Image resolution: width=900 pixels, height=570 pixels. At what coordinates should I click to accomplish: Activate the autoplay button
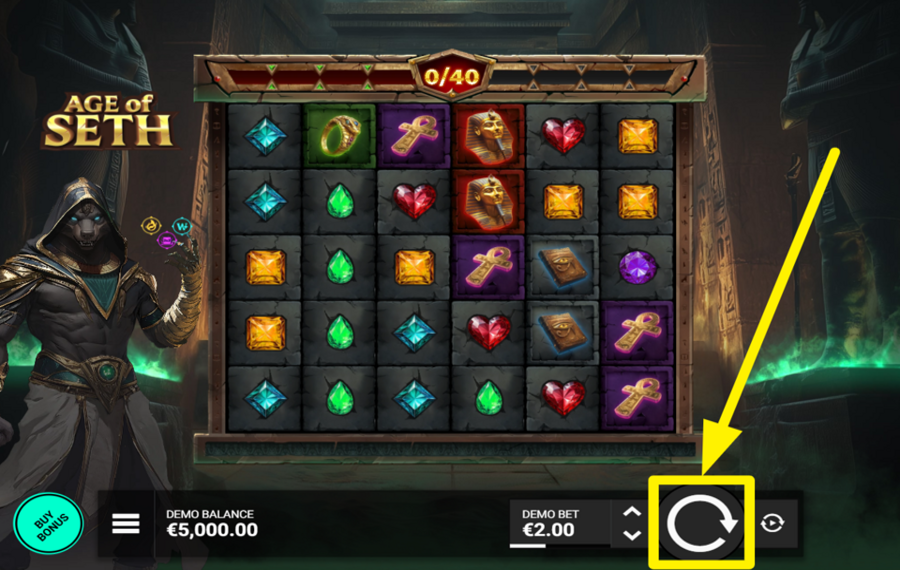772,523
